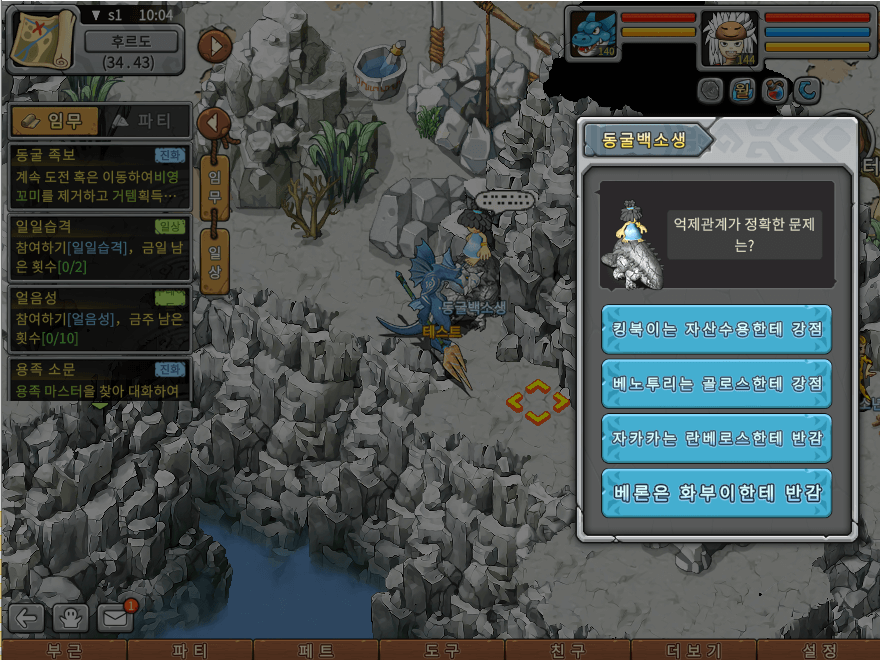Open the 친구 friends menu
Viewport: 880px width, 660px height.
click(567, 650)
